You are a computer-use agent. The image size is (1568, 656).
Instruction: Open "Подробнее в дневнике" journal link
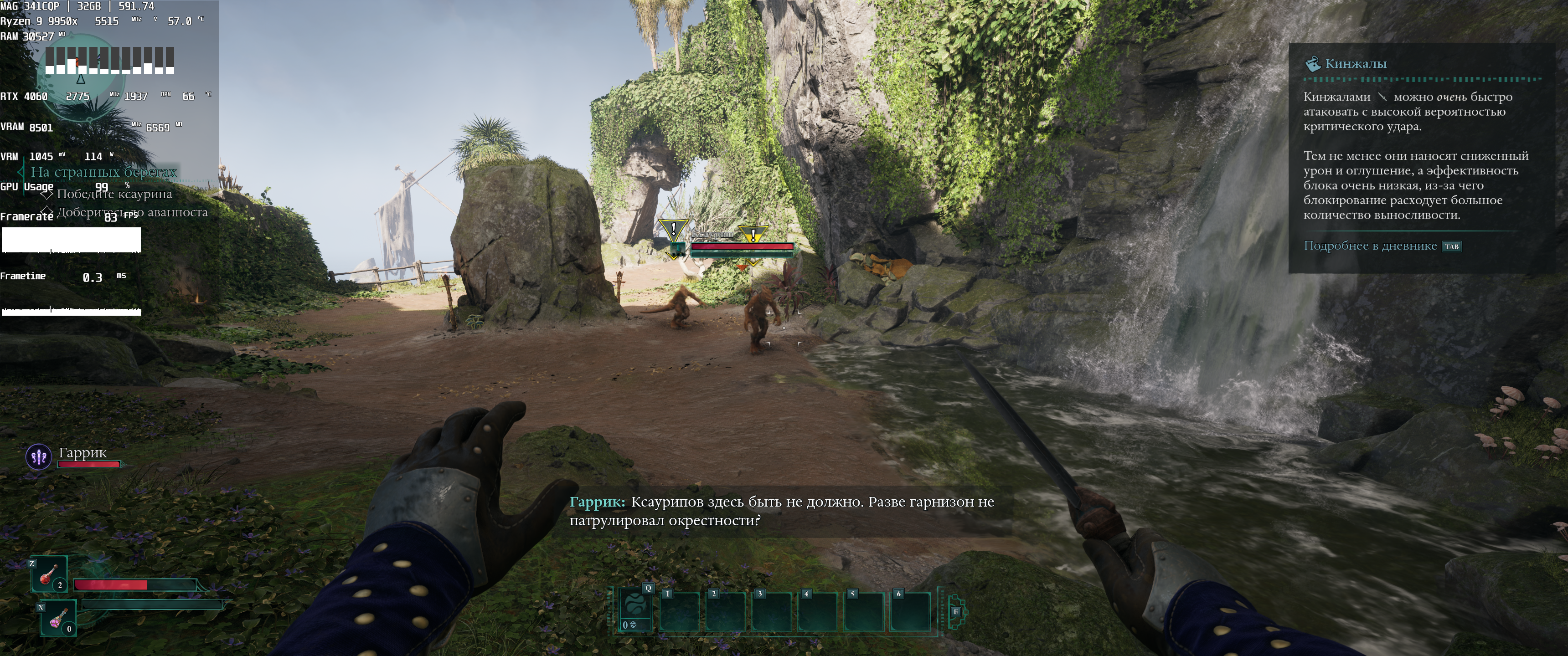(x=1370, y=246)
